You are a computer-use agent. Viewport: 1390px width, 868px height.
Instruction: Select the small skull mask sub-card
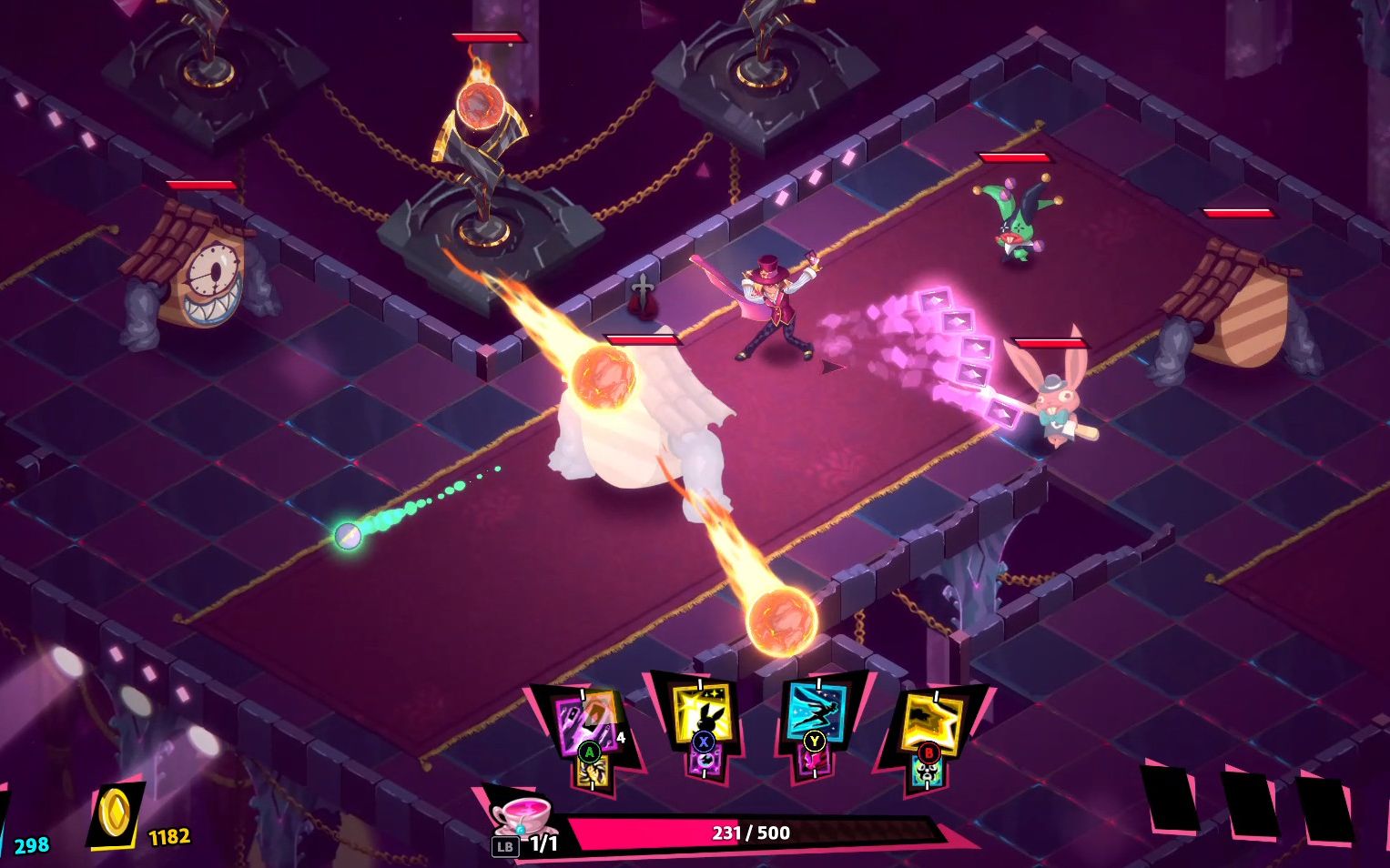(928, 772)
